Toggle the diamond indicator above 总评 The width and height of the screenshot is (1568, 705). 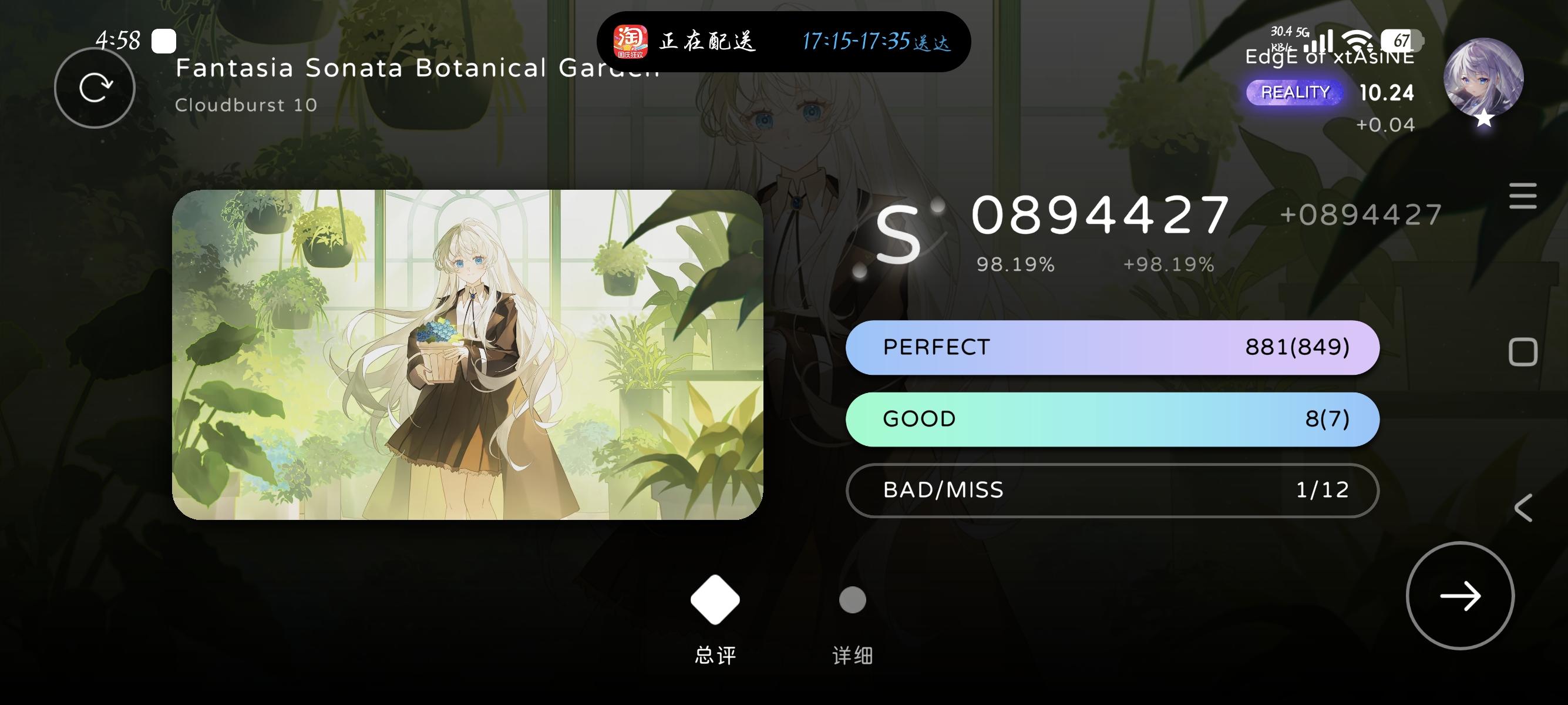(x=714, y=599)
